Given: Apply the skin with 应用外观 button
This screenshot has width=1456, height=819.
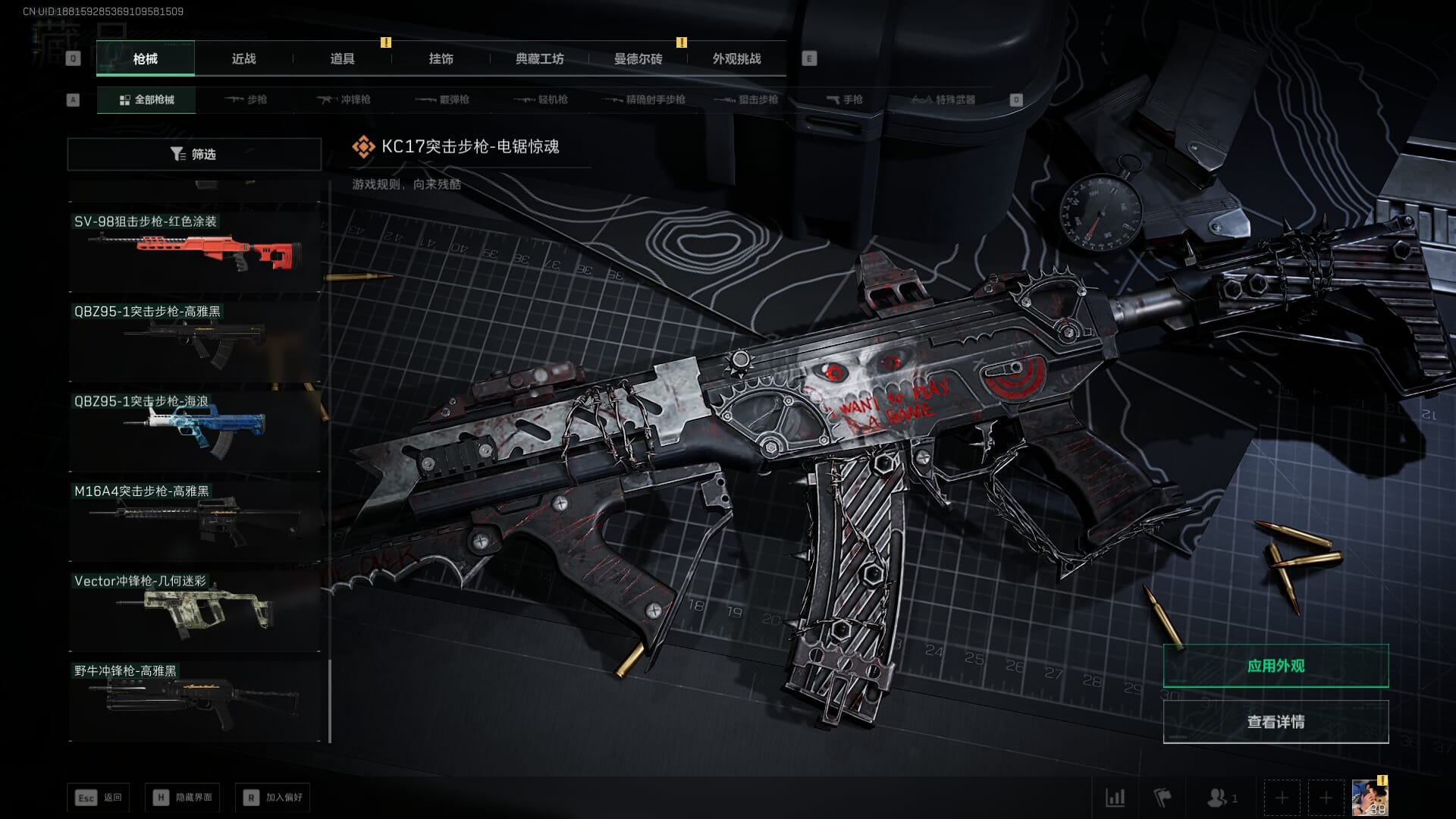Looking at the screenshot, I should (x=1276, y=666).
